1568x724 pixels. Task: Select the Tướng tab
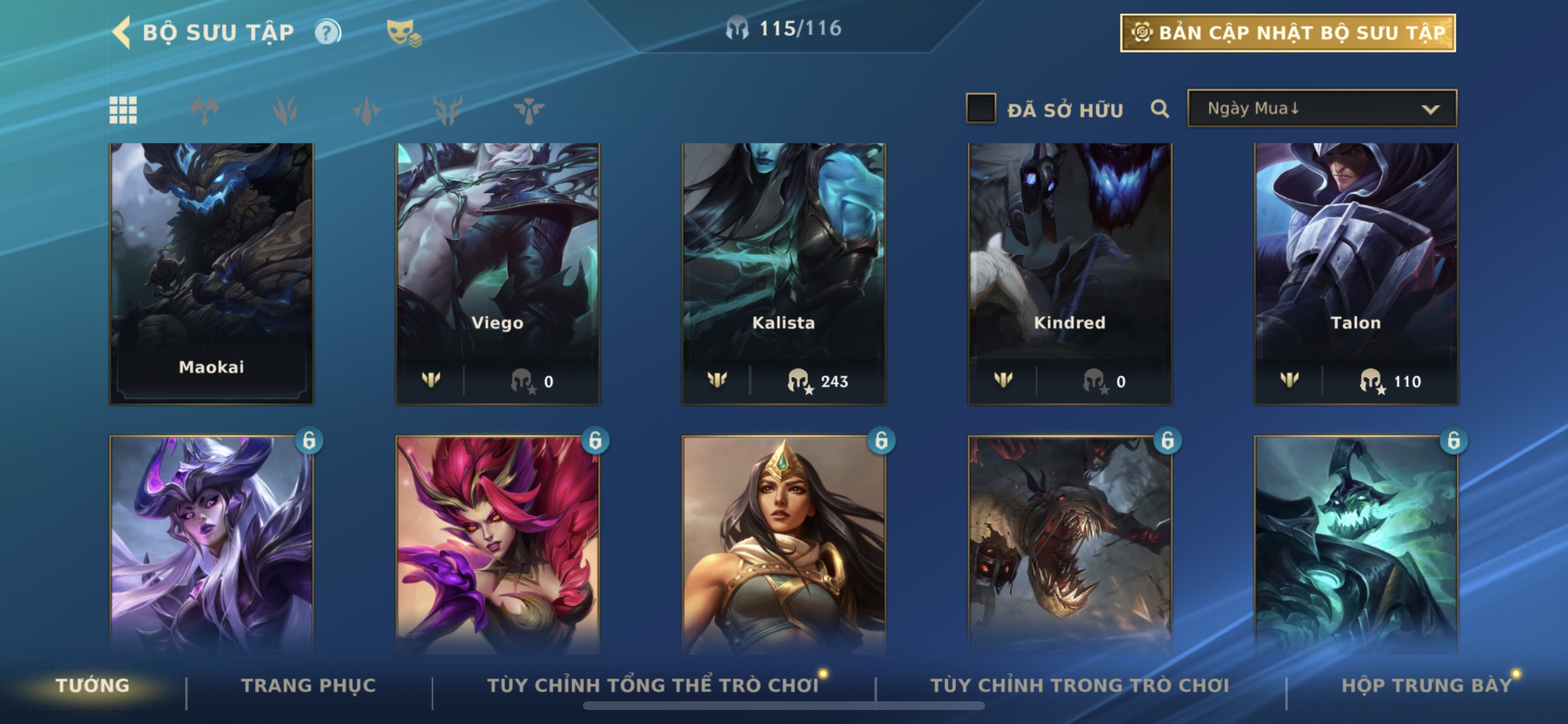tap(93, 686)
